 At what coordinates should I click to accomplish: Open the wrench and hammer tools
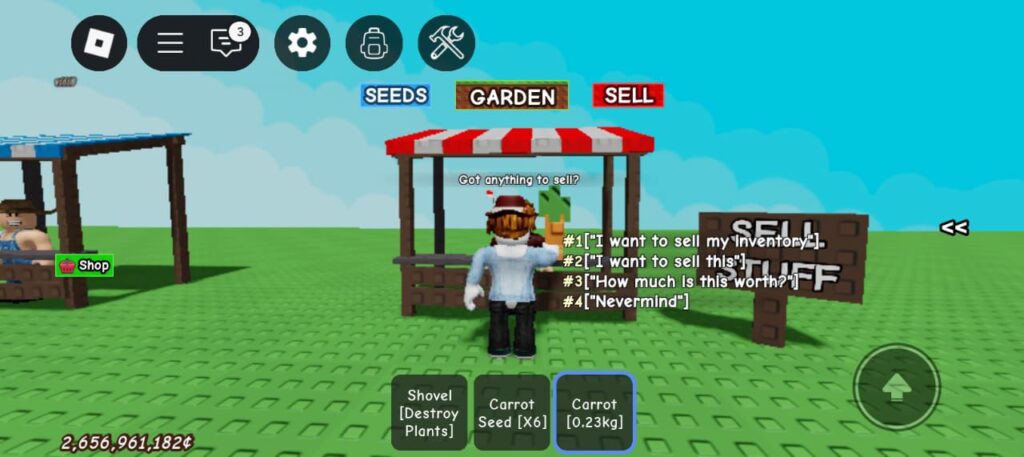point(446,43)
